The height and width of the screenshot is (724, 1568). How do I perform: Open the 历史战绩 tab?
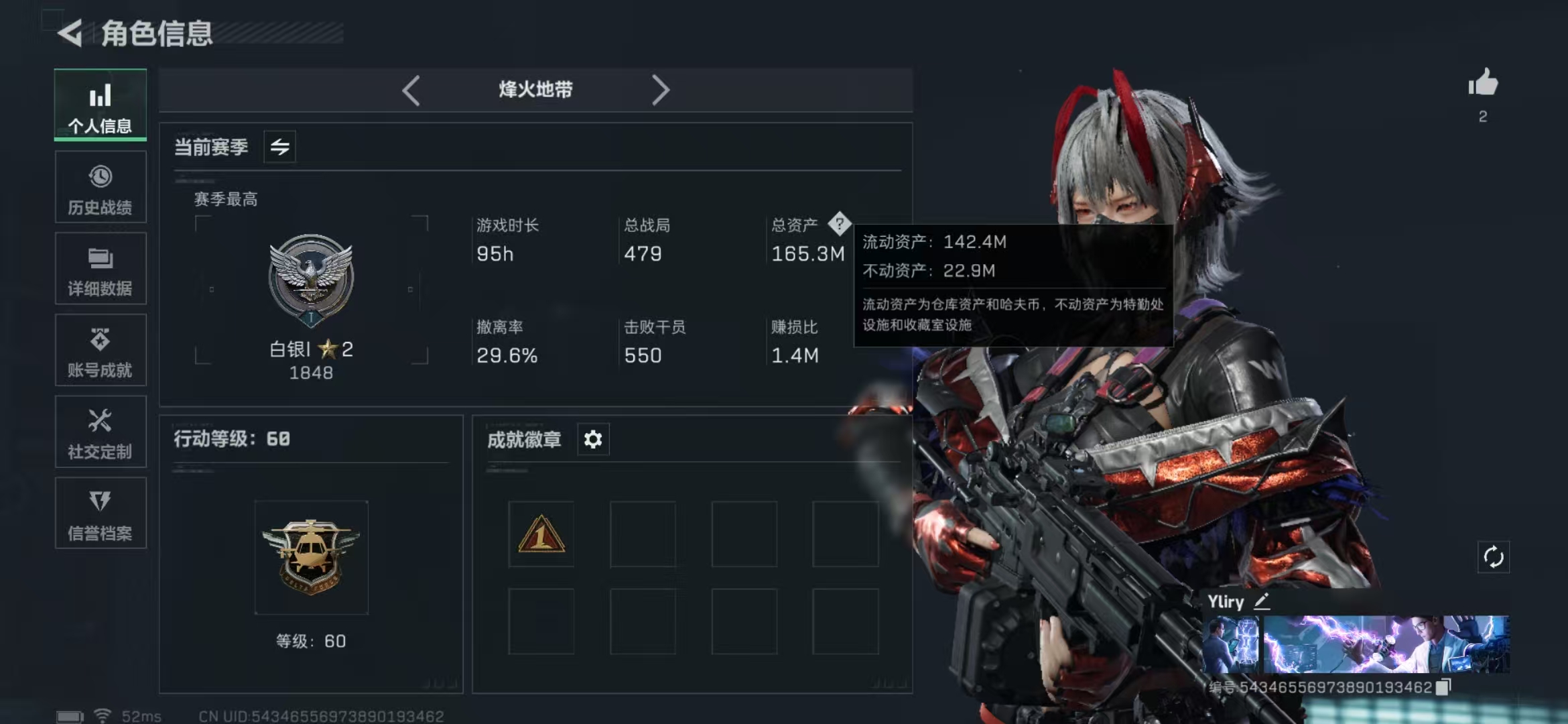101,188
